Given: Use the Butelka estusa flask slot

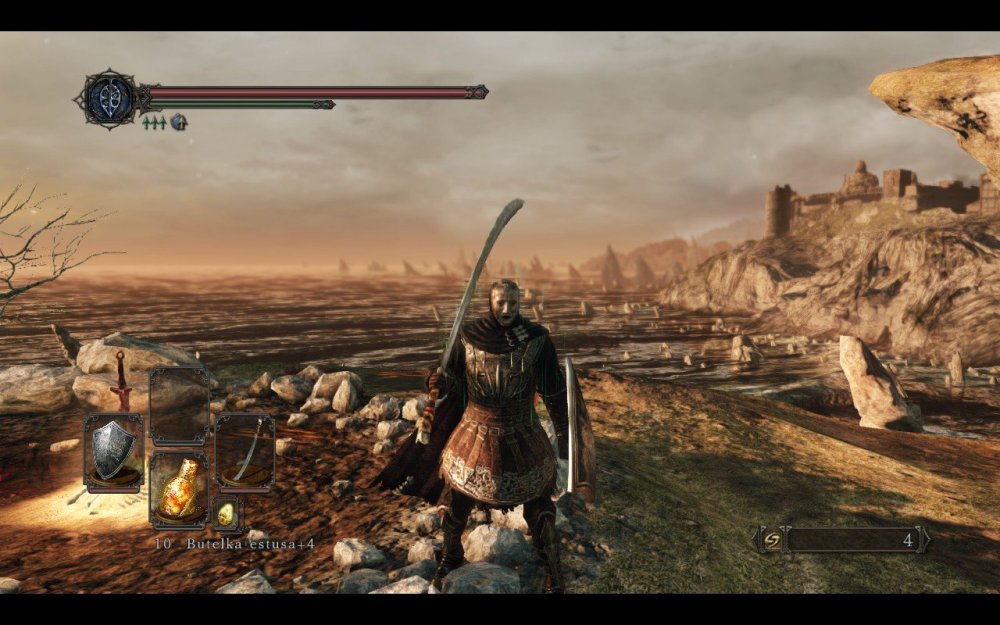Looking at the screenshot, I should tap(179, 490).
